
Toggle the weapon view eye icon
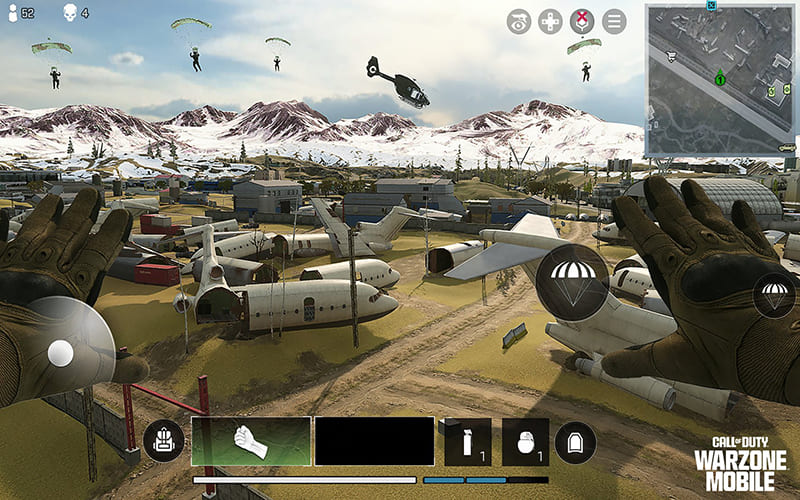[519, 21]
